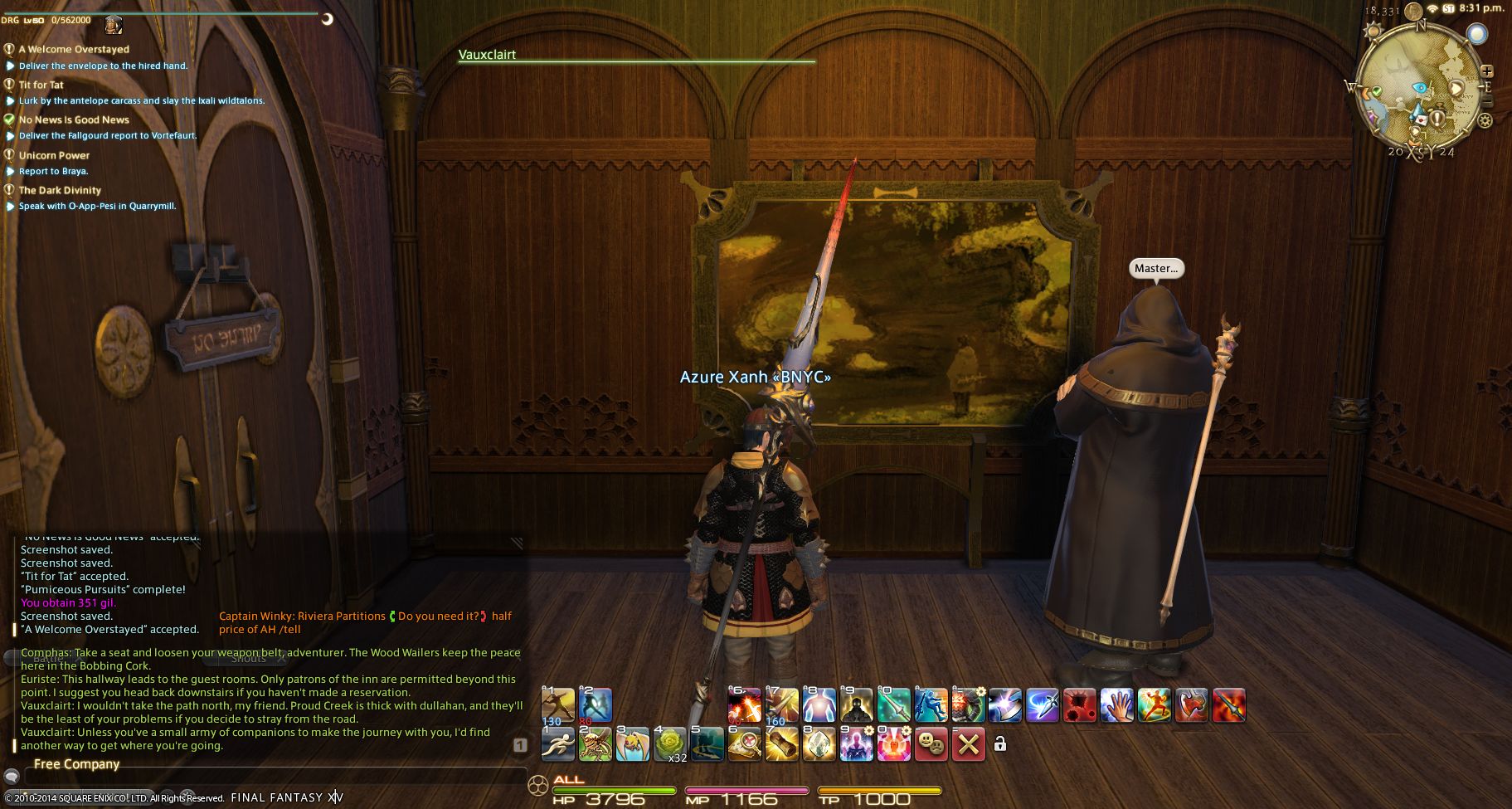Open the "Unicorn Power" quest entry

tap(54, 155)
